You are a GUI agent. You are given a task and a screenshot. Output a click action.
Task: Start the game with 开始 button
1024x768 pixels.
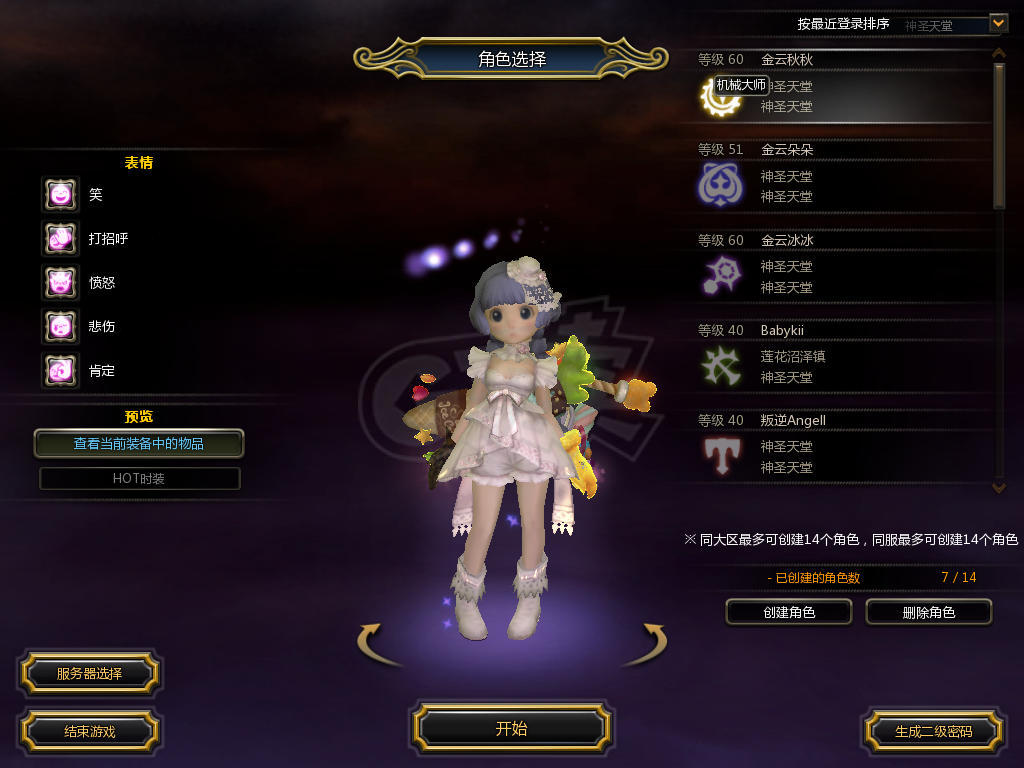[x=511, y=728]
